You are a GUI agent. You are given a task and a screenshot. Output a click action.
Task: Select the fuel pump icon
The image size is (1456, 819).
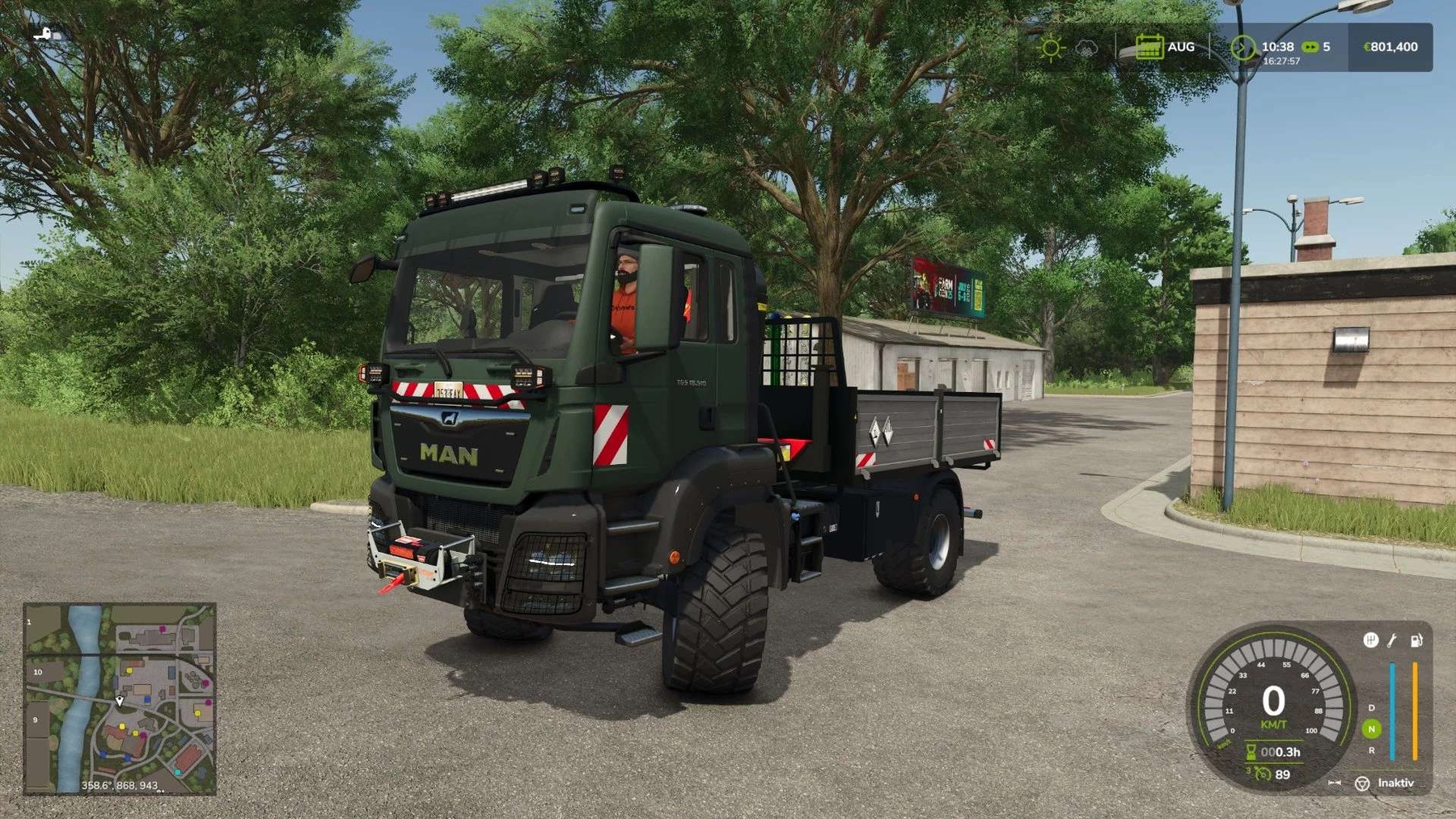1416,642
